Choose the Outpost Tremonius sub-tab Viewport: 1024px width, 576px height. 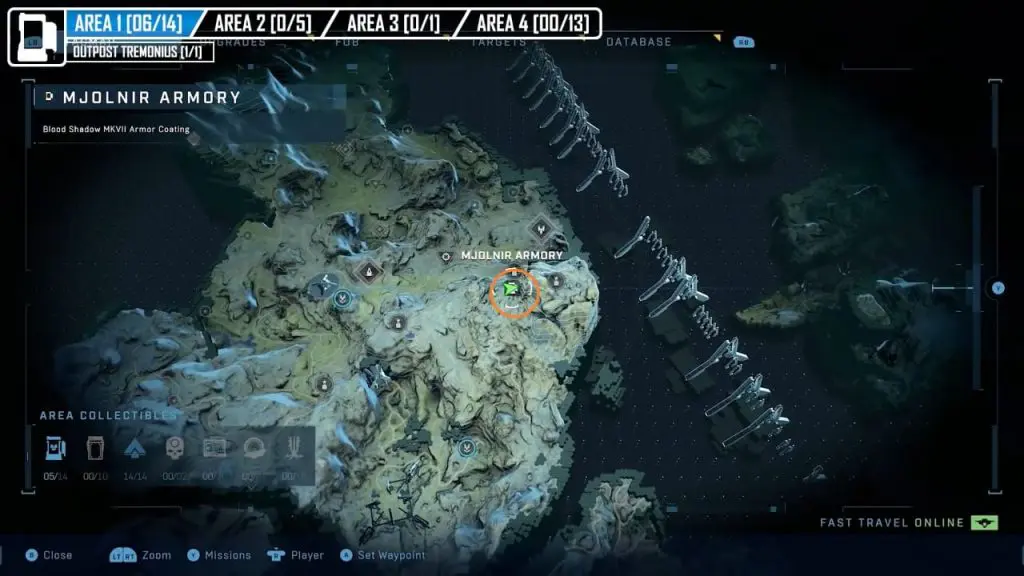pyautogui.click(x=141, y=51)
